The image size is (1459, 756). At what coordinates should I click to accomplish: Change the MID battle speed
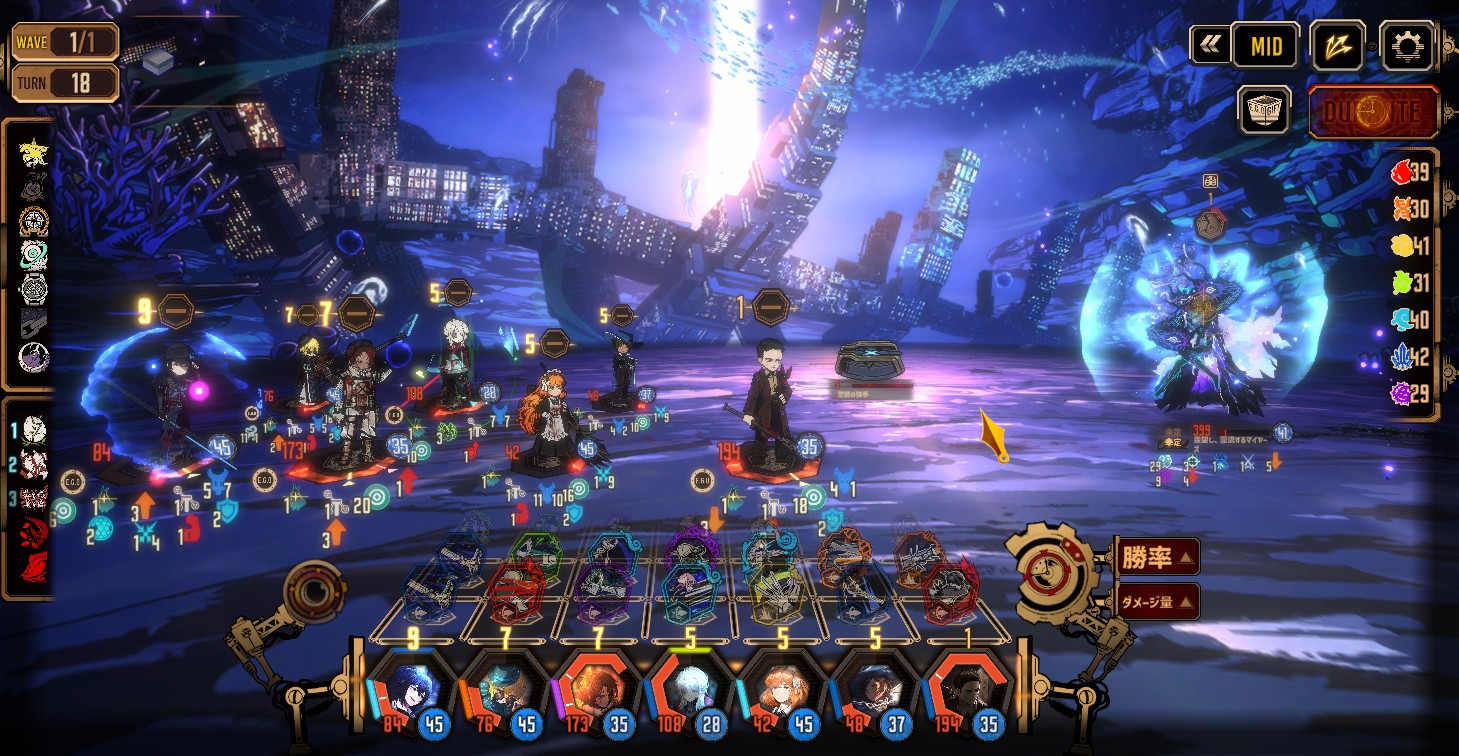1265,46
